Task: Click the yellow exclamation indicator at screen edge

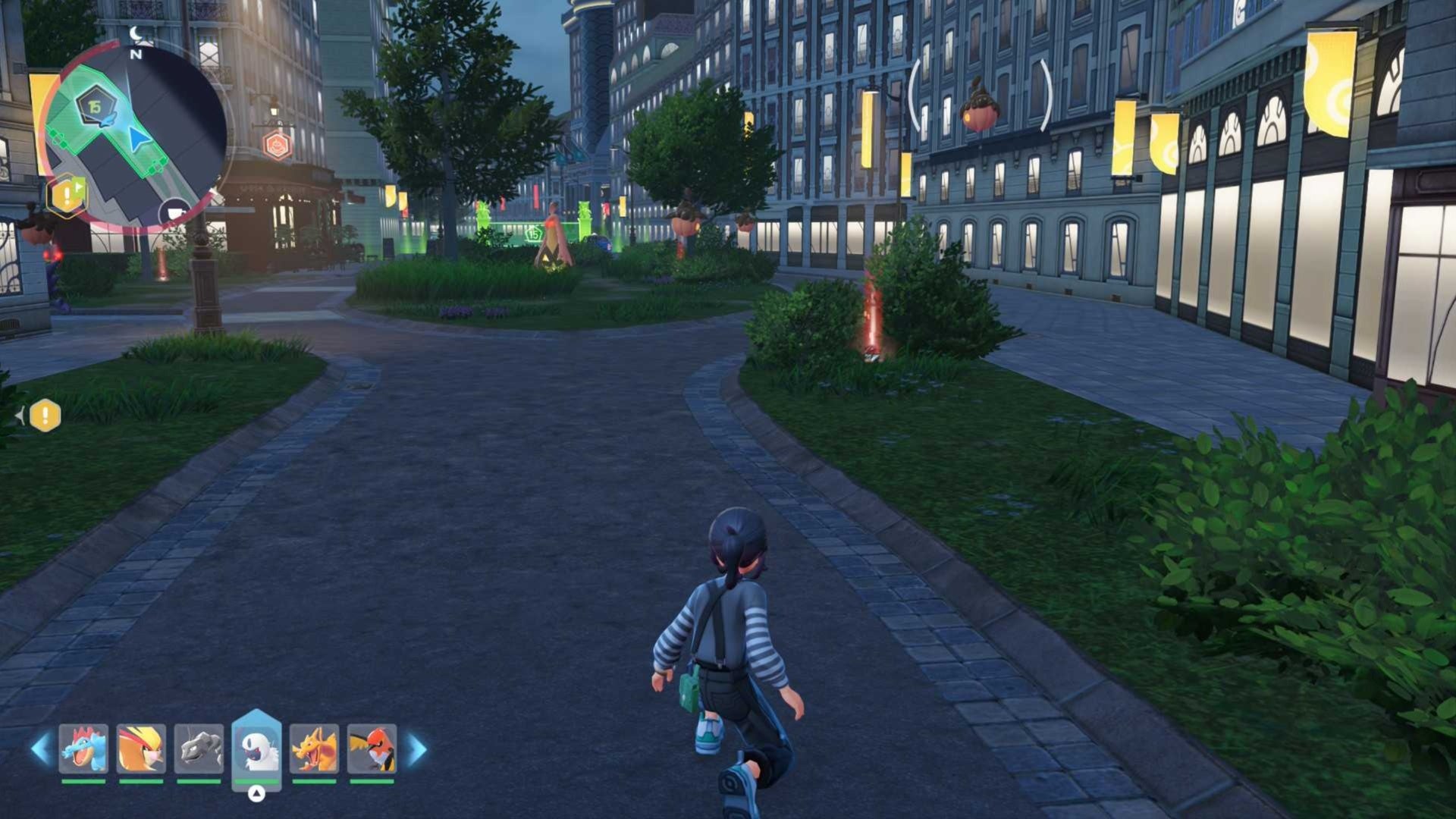Action: point(45,416)
